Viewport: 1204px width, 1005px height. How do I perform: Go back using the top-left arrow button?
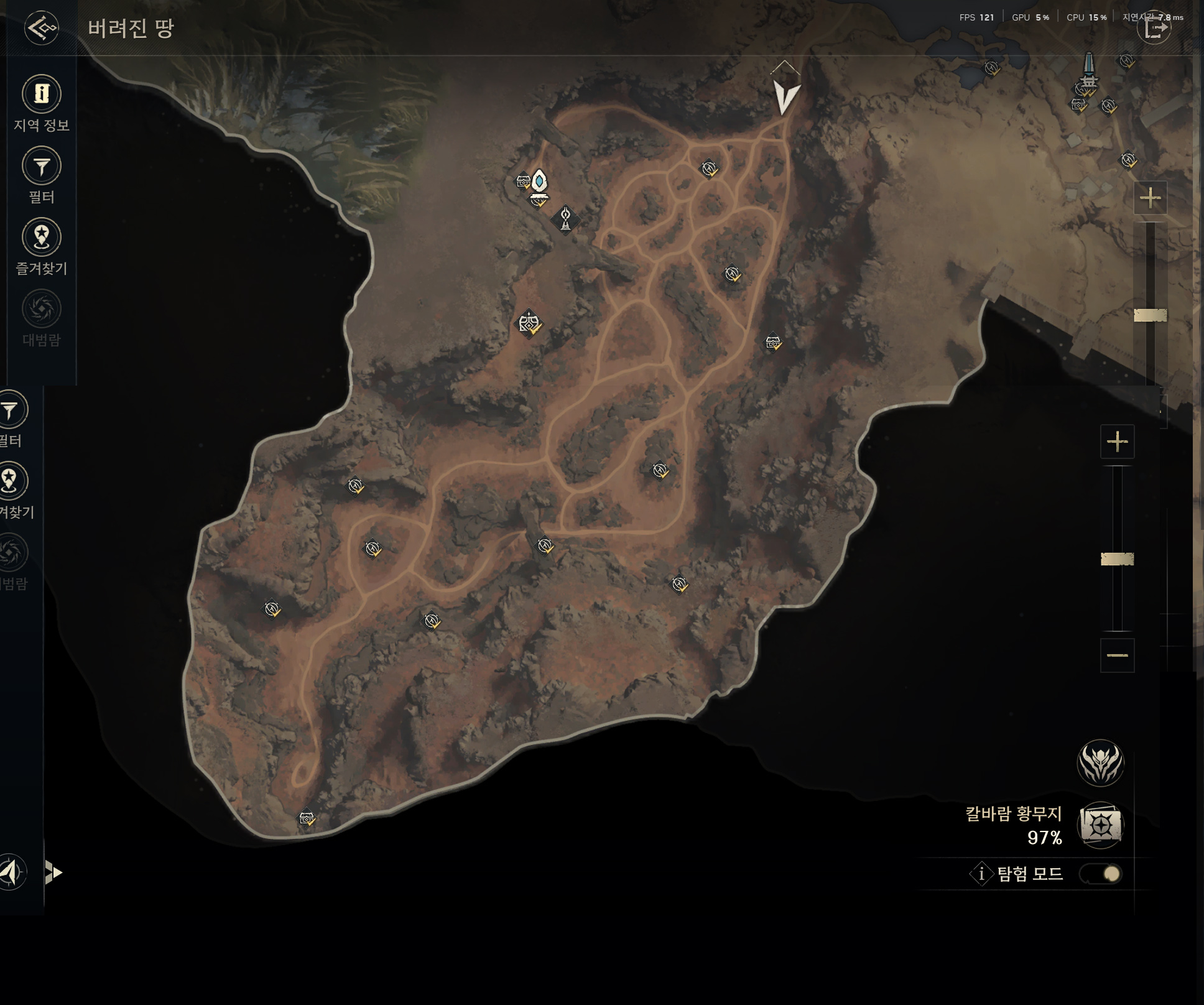42,28
